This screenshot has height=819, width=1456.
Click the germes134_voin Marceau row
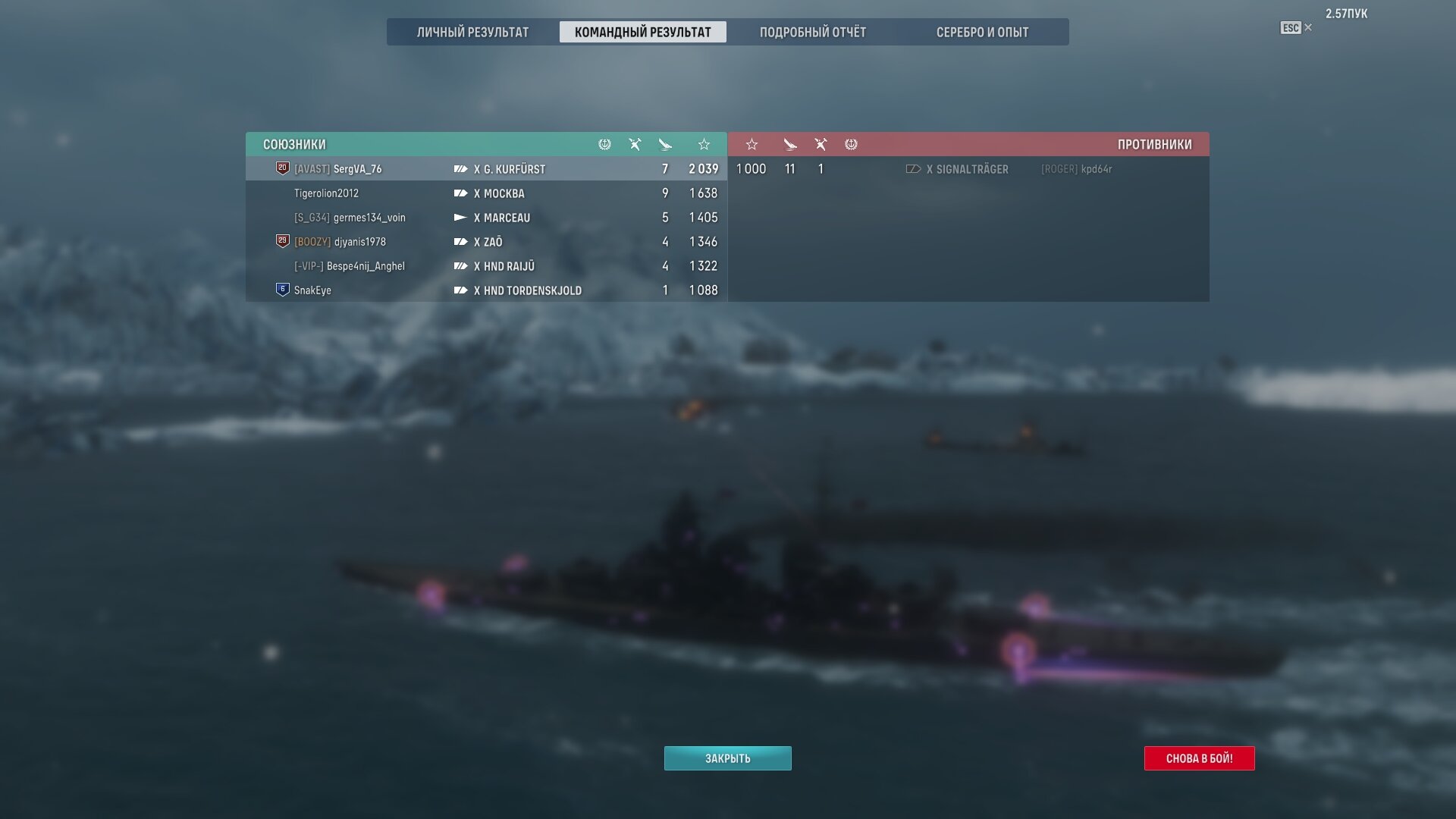pyautogui.click(x=486, y=218)
